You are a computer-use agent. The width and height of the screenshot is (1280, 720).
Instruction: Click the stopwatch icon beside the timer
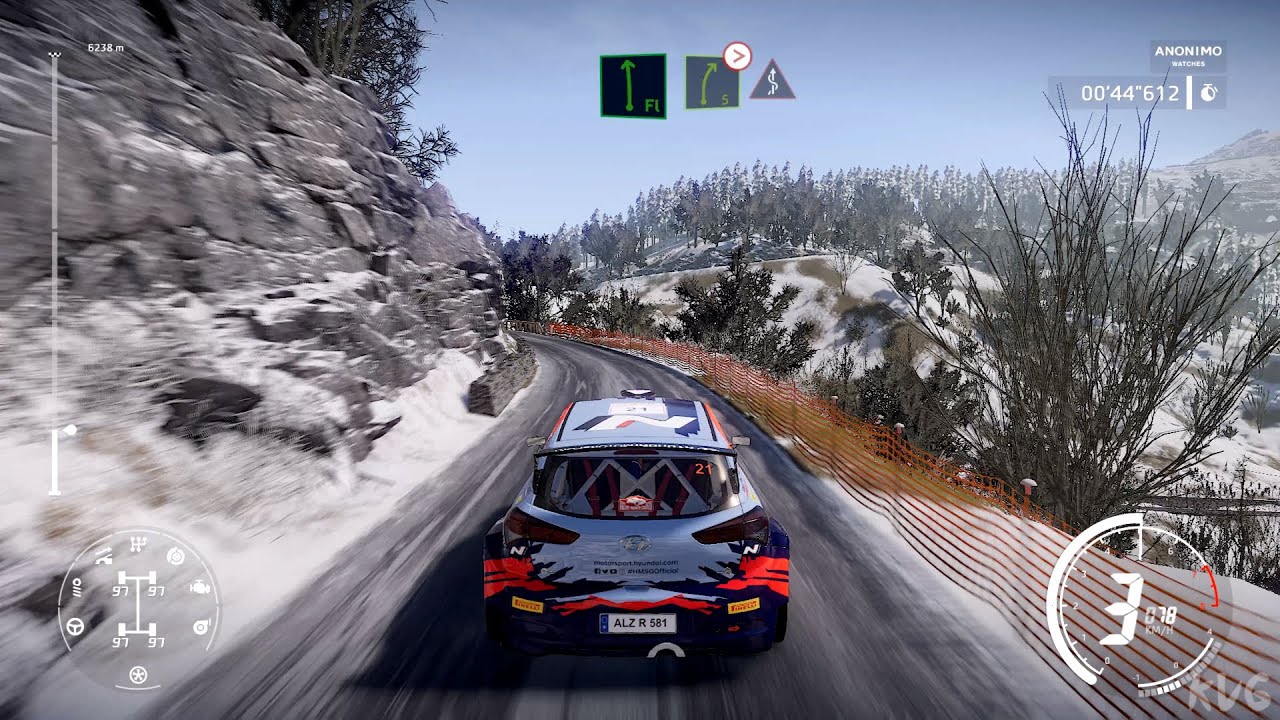point(1209,93)
